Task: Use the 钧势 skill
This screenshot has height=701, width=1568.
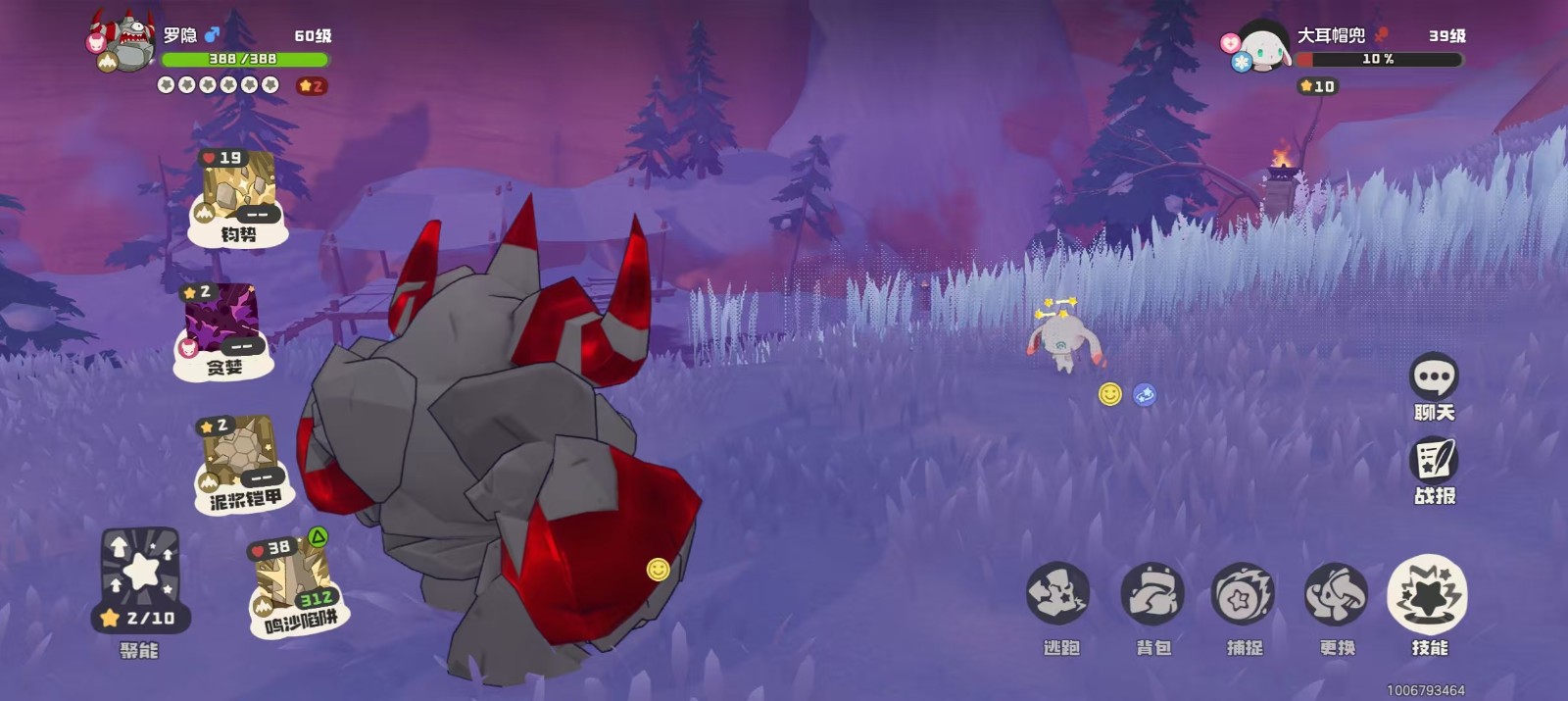Action: tap(238, 197)
